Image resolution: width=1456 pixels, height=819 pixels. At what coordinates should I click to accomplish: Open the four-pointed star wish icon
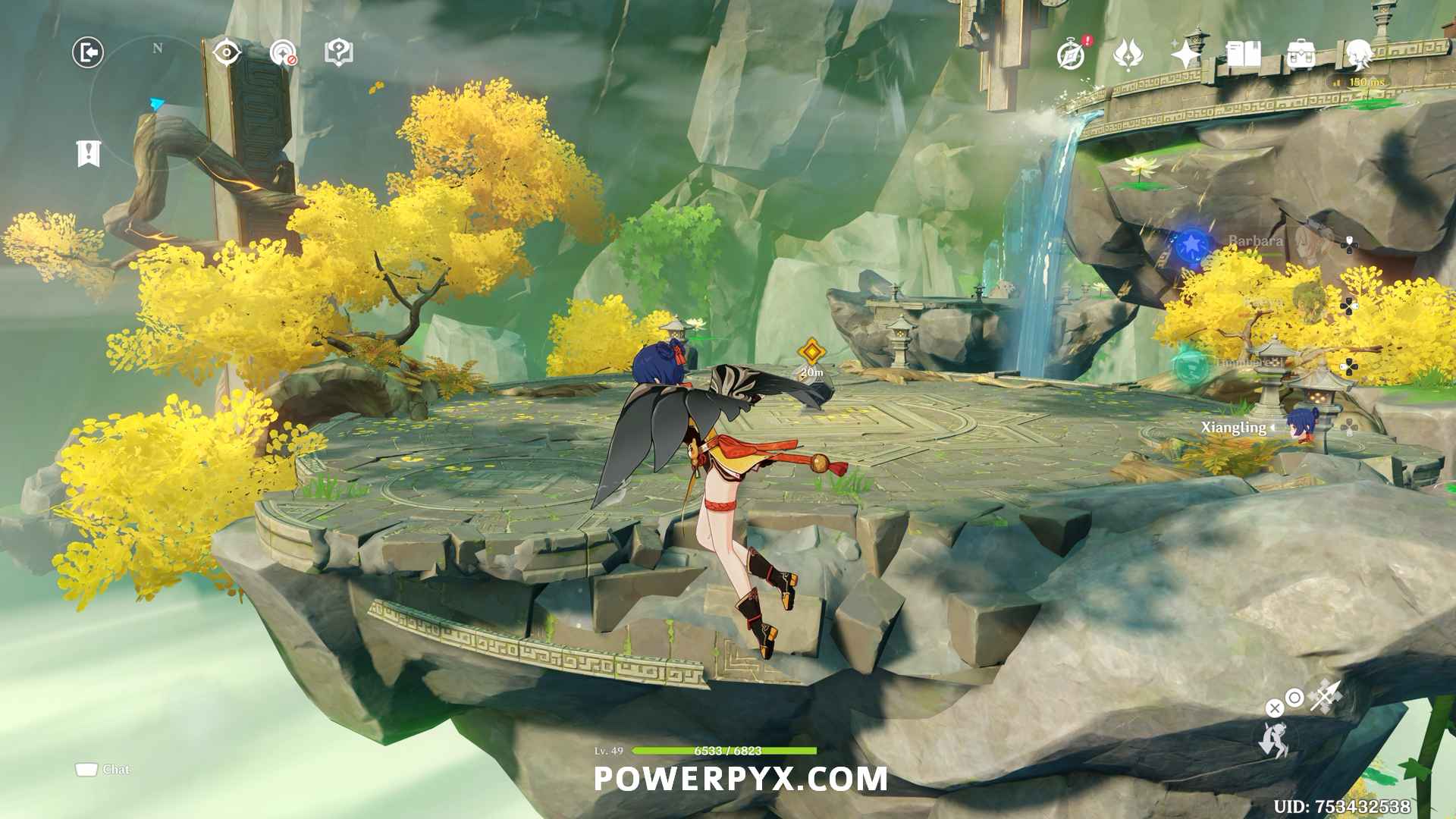point(1185,55)
